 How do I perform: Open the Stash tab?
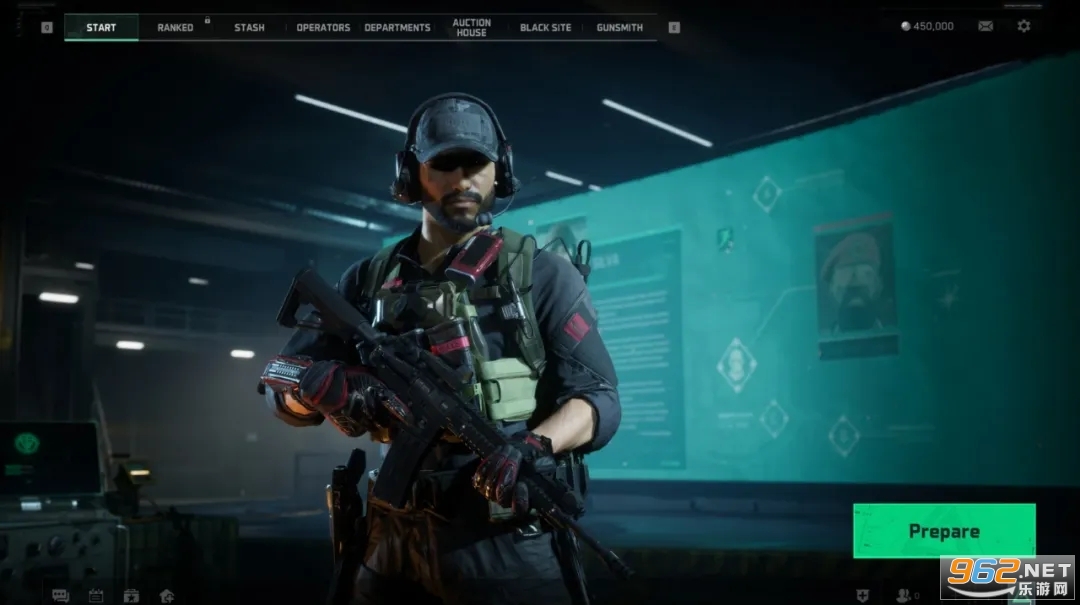[x=249, y=27]
